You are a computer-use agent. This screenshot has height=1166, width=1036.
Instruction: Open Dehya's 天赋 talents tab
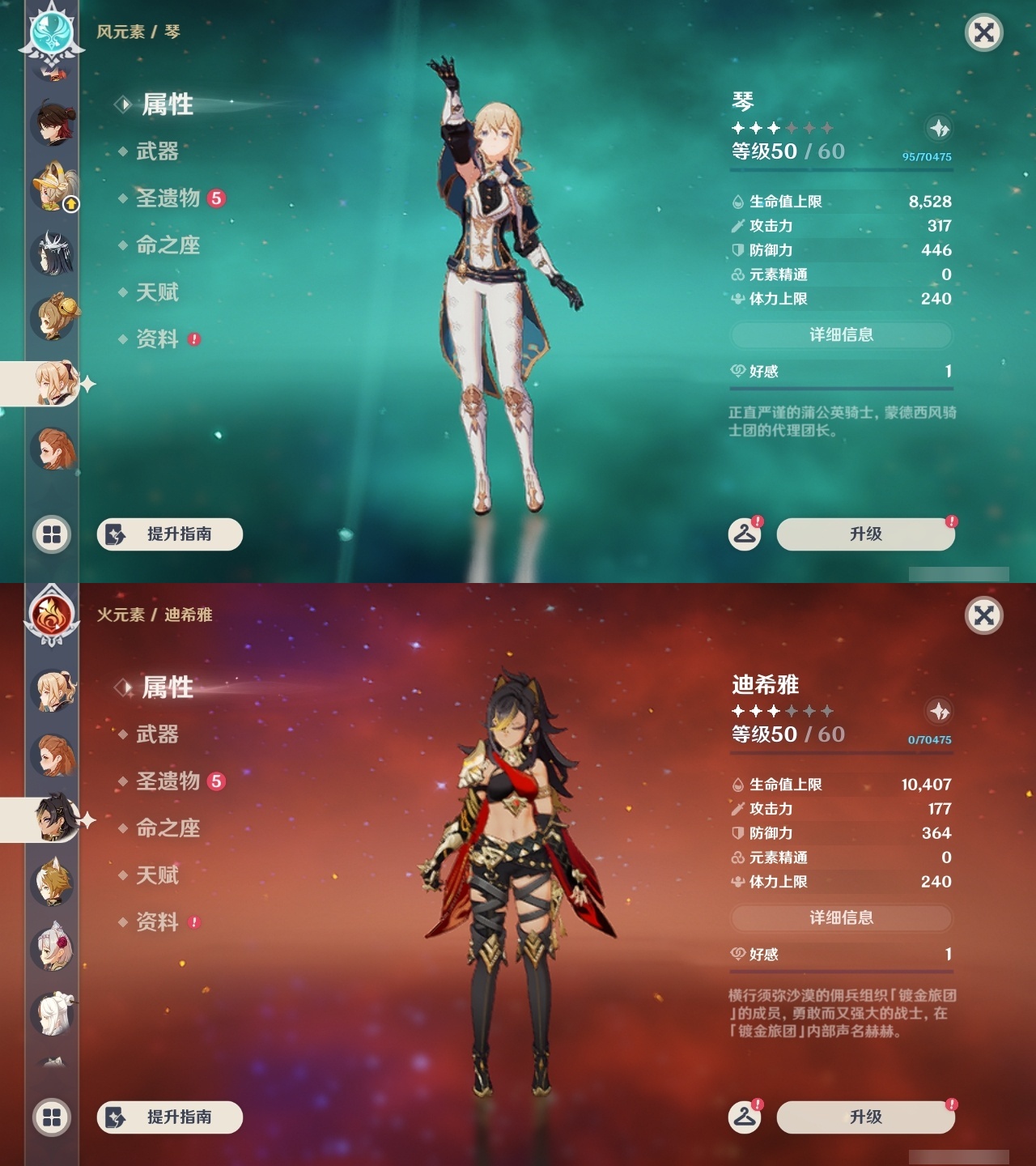[x=158, y=876]
